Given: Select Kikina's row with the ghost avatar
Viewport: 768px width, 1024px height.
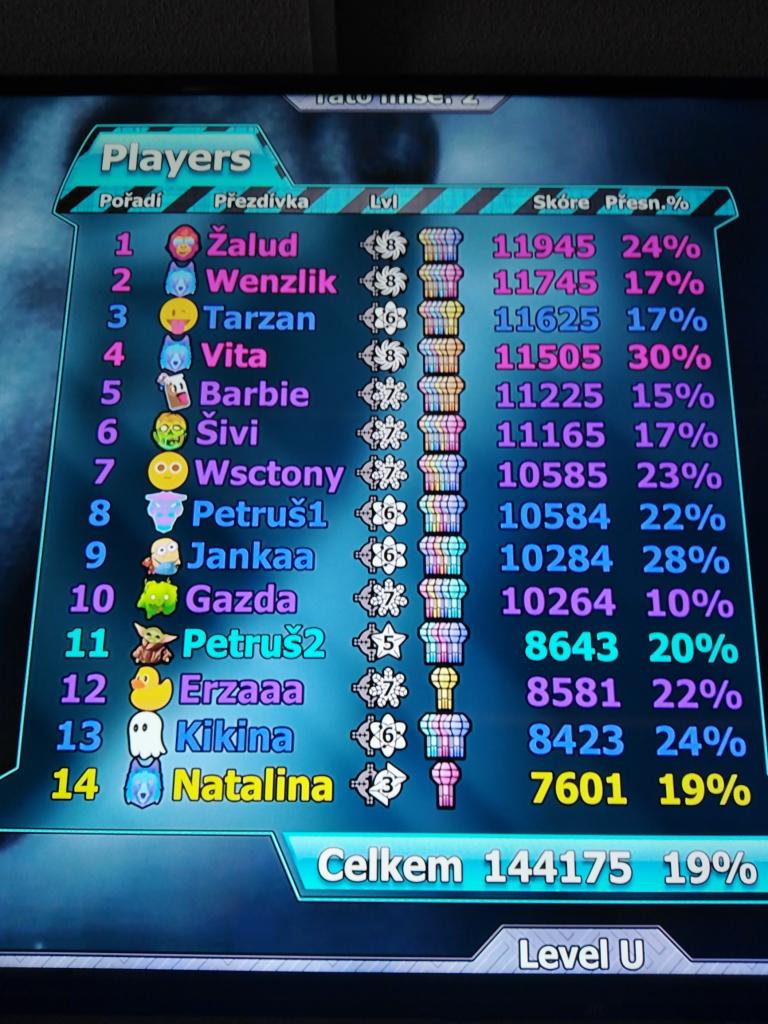Looking at the screenshot, I should [233, 737].
